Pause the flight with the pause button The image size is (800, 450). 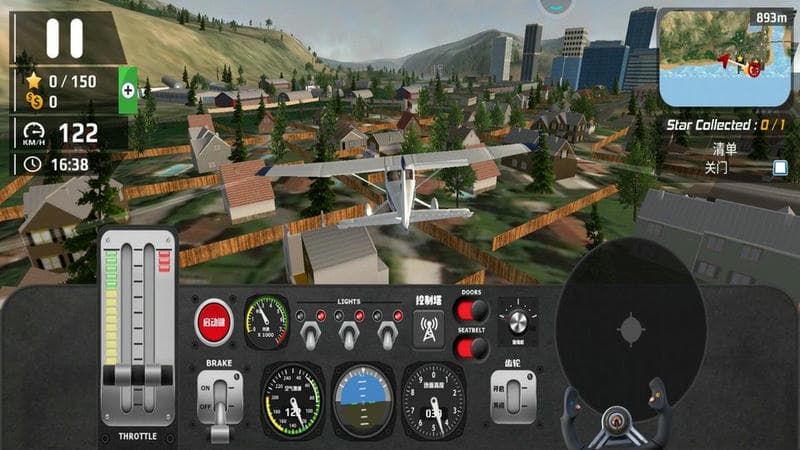(64, 38)
